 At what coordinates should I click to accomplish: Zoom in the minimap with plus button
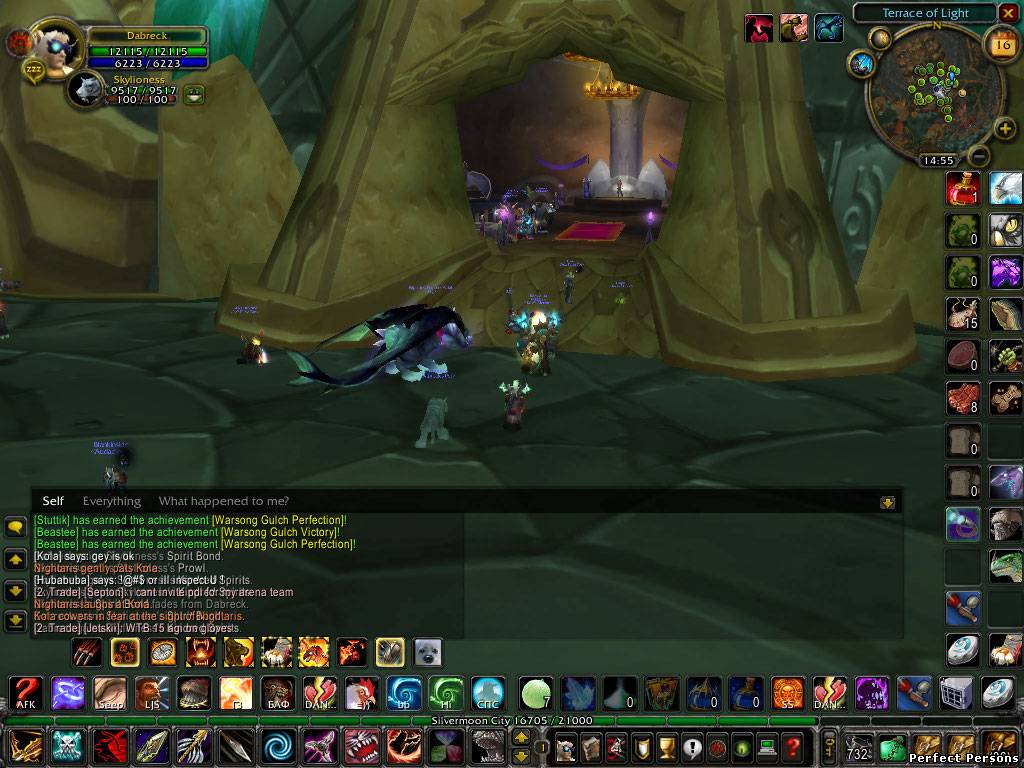pyautogui.click(x=1005, y=129)
